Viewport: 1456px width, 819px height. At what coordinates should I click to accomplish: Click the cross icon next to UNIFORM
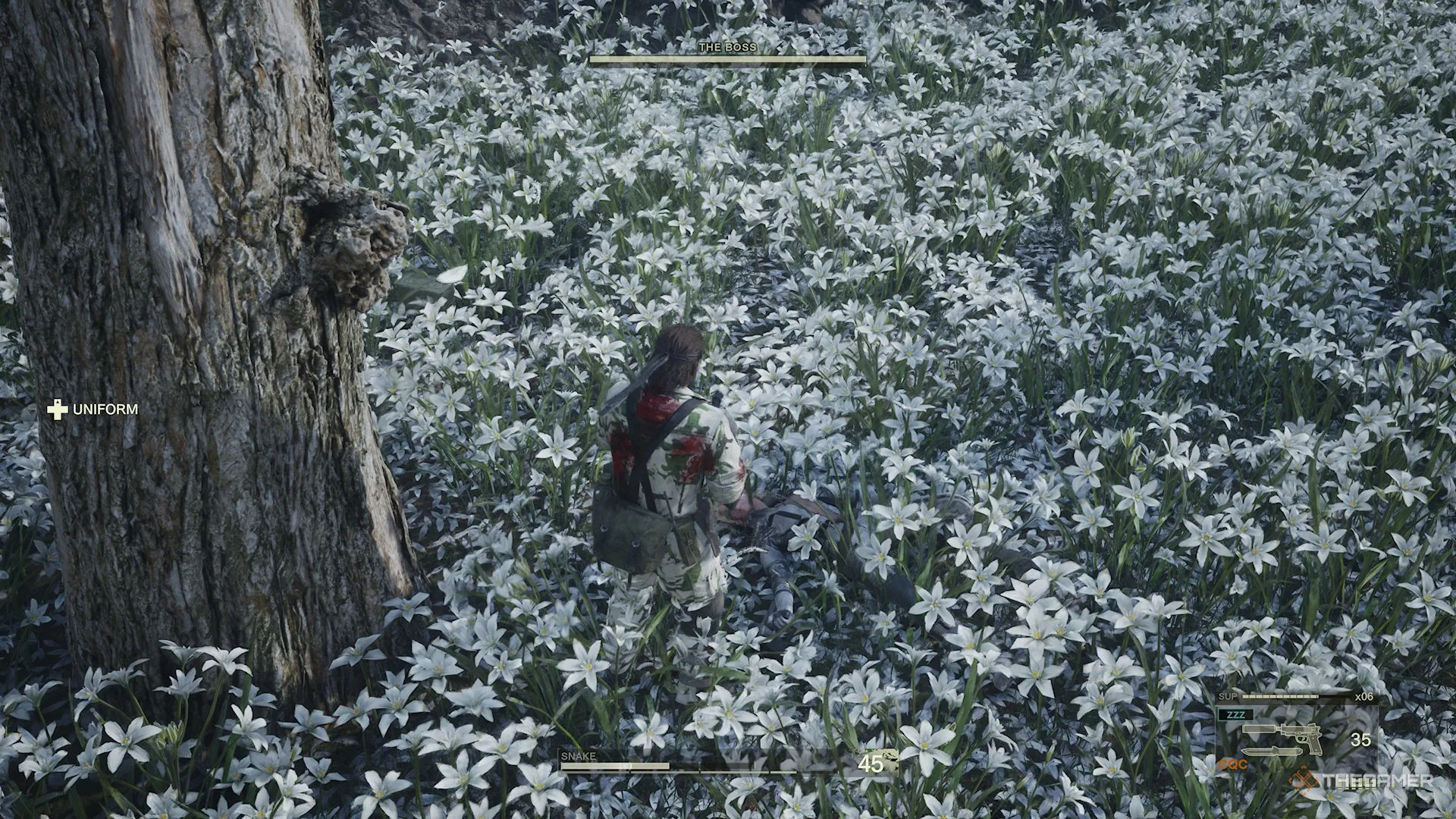(x=56, y=409)
